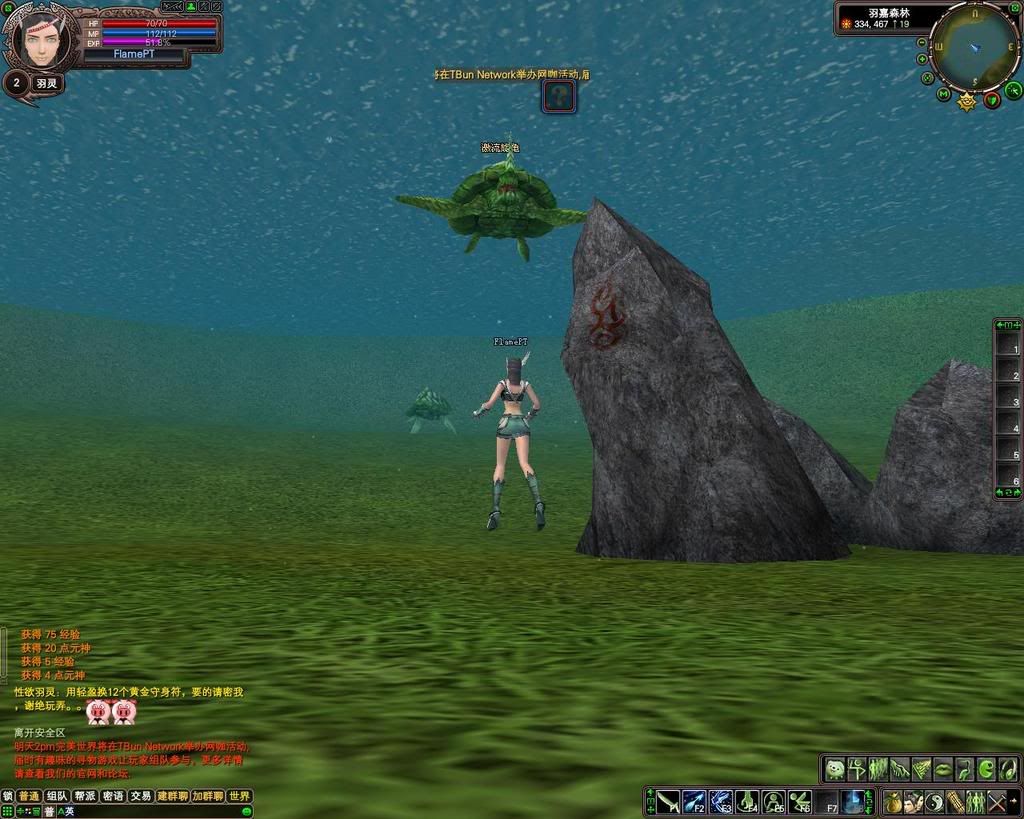The width and height of the screenshot is (1024, 819).
Task: Open the world map with the M button
Action: [x=943, y=95]
